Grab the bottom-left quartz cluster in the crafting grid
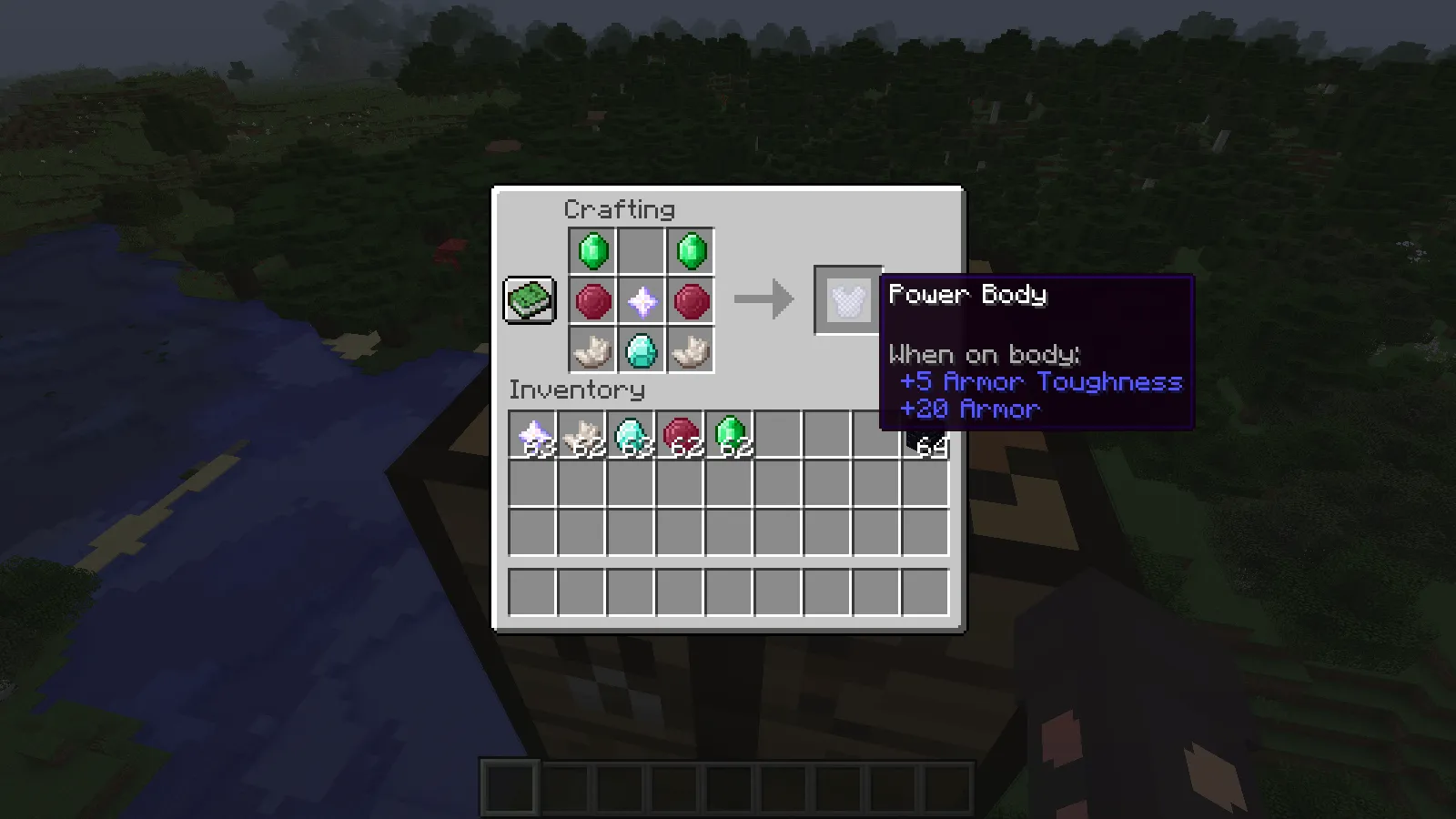 [x=591, y=351]
